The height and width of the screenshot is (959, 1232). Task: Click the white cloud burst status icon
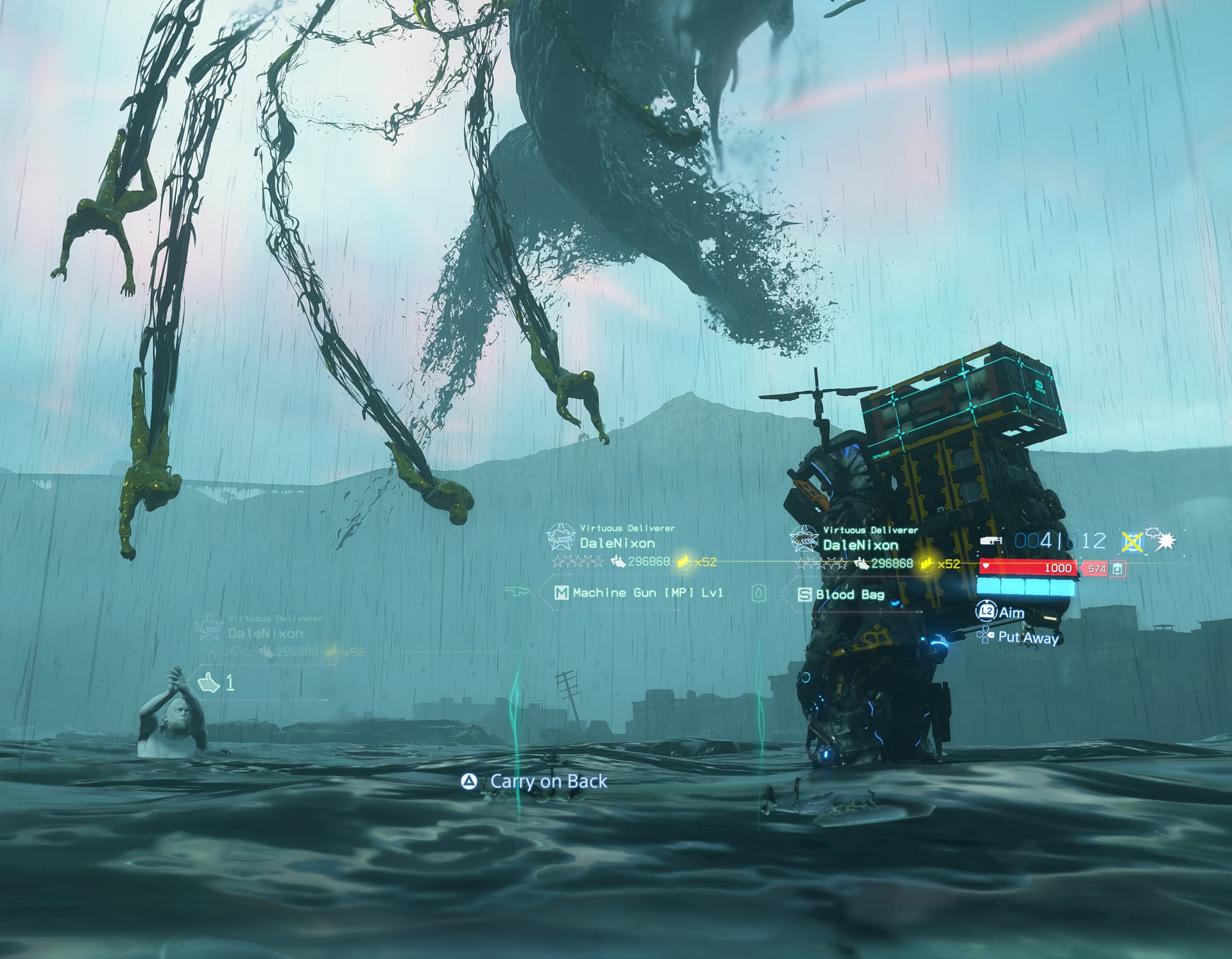coord(1164,540)
